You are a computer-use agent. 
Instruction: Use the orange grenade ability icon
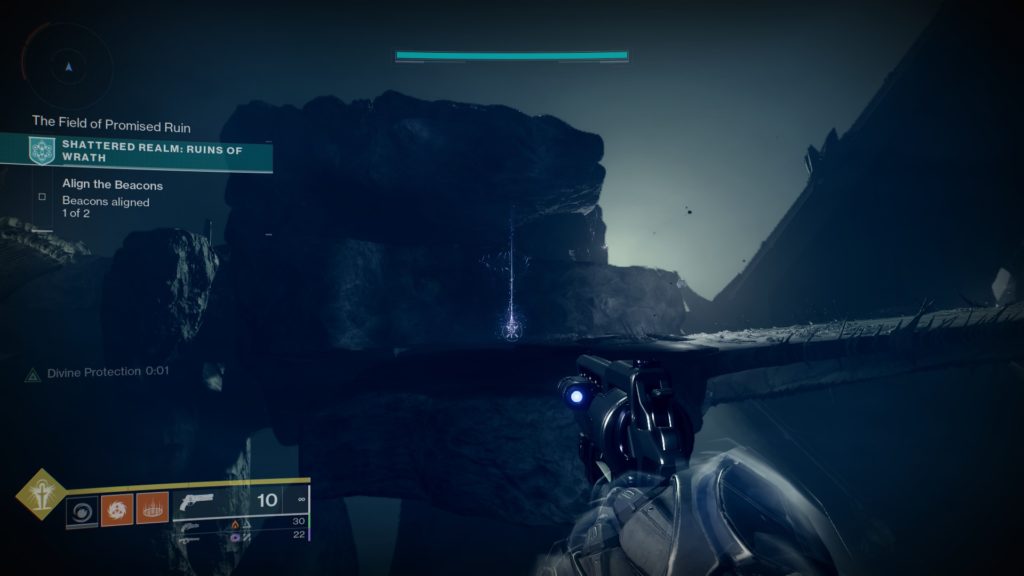[x=117, y=510]
